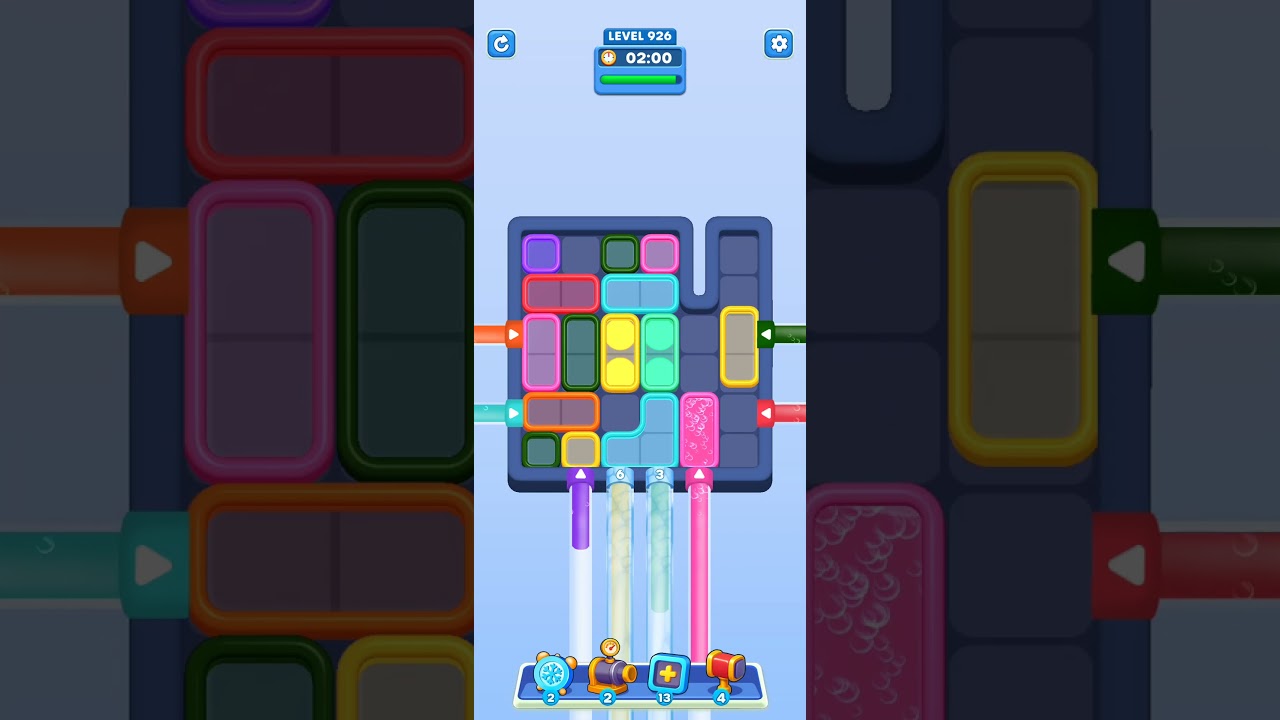Image resolution: width=1280 pixels, height=720 pixels.
Task: Click the LEVEL 926 banner
Action: pyautogui.click(x=639, y=36)
